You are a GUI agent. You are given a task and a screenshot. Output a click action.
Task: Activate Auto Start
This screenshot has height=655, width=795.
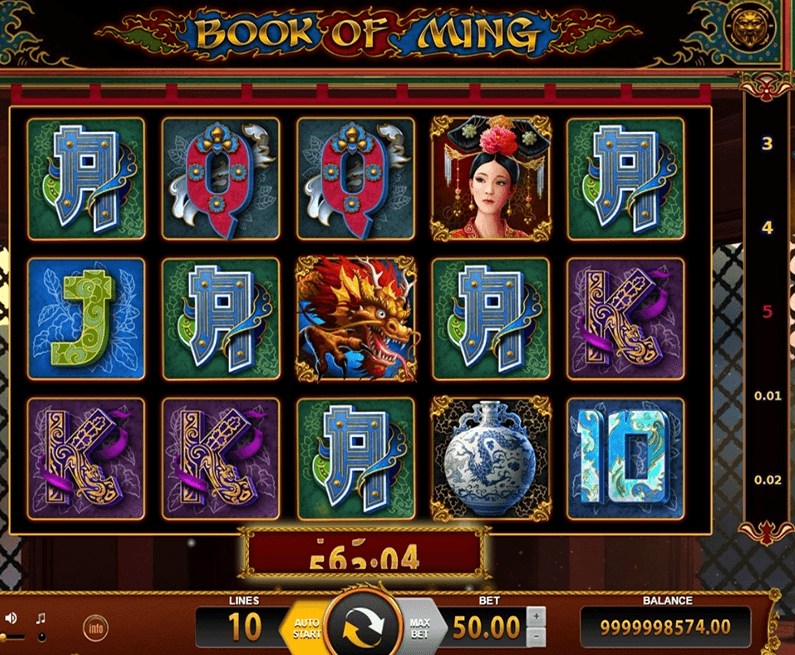[306, 627]
